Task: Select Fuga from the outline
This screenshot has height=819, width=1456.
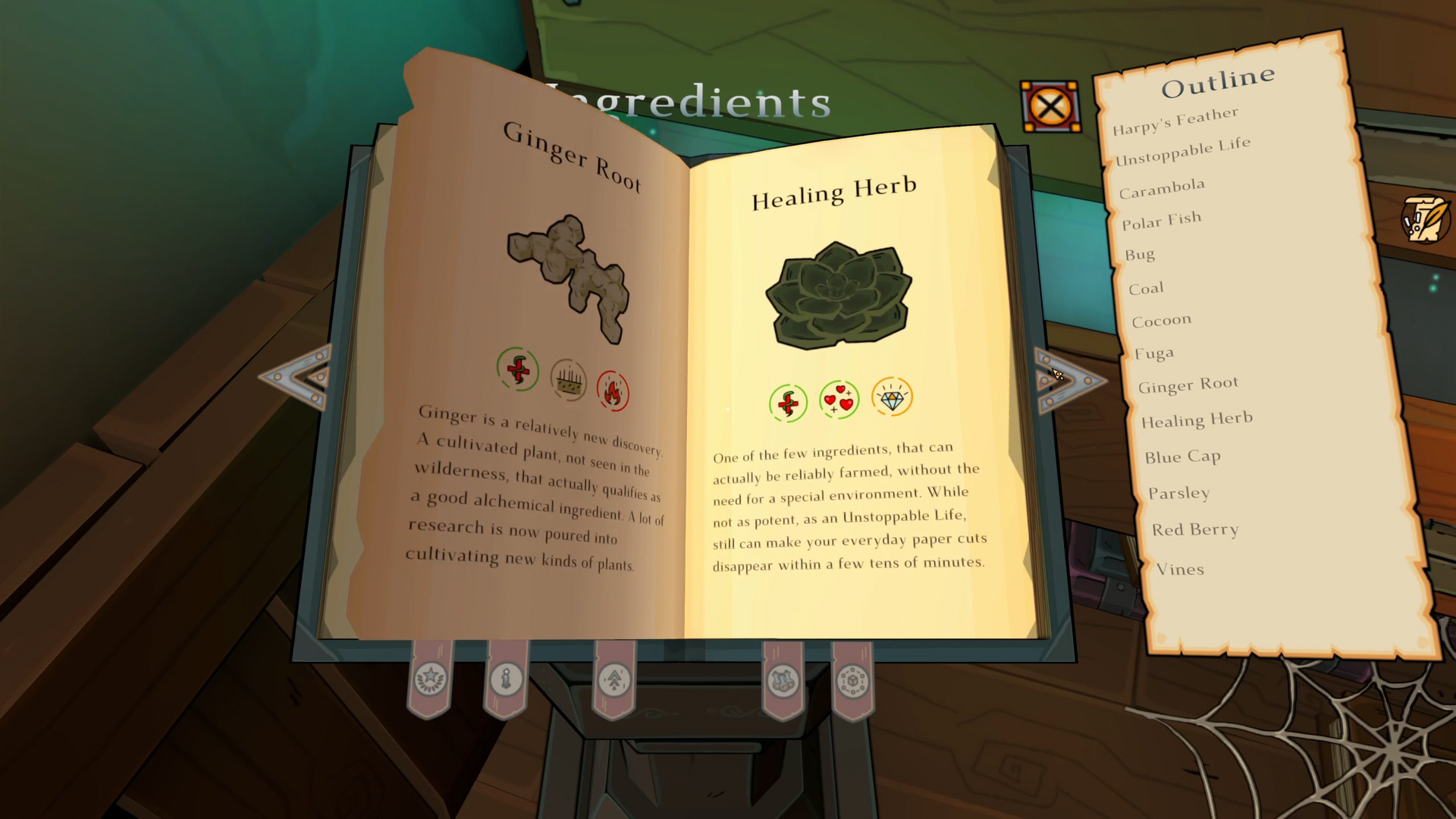Action: pos(1154,353)
